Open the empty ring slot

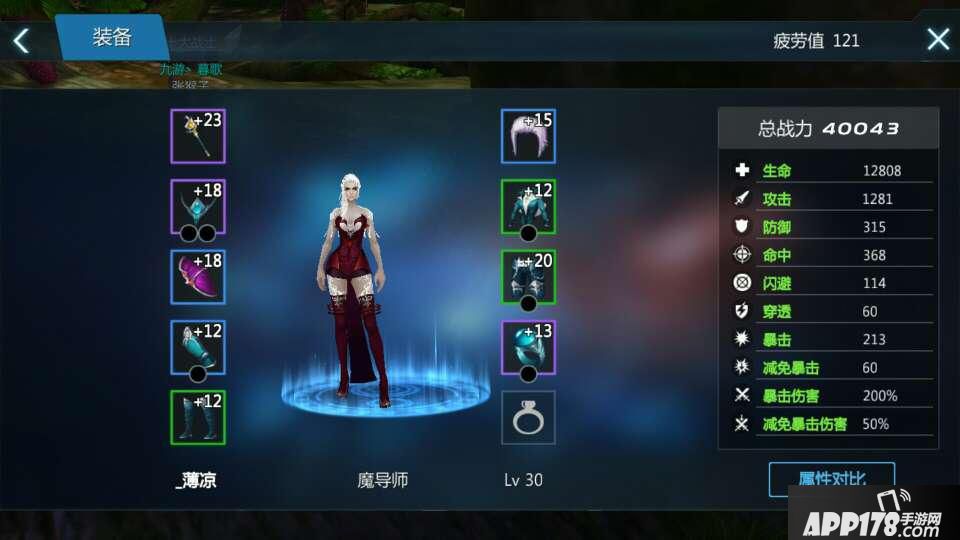[x=528, y=417]
